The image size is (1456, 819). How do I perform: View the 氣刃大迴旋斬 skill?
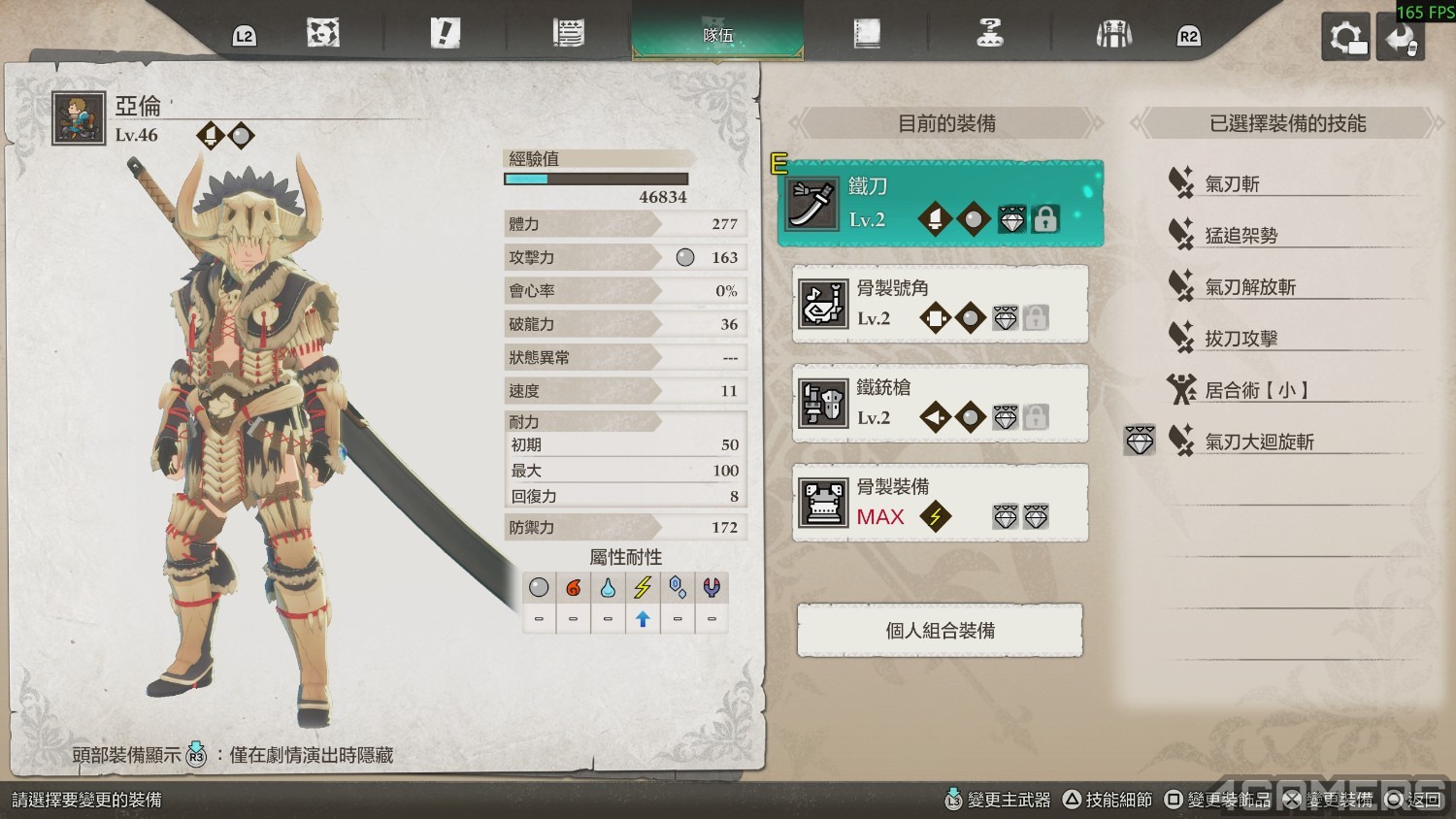1259,442
